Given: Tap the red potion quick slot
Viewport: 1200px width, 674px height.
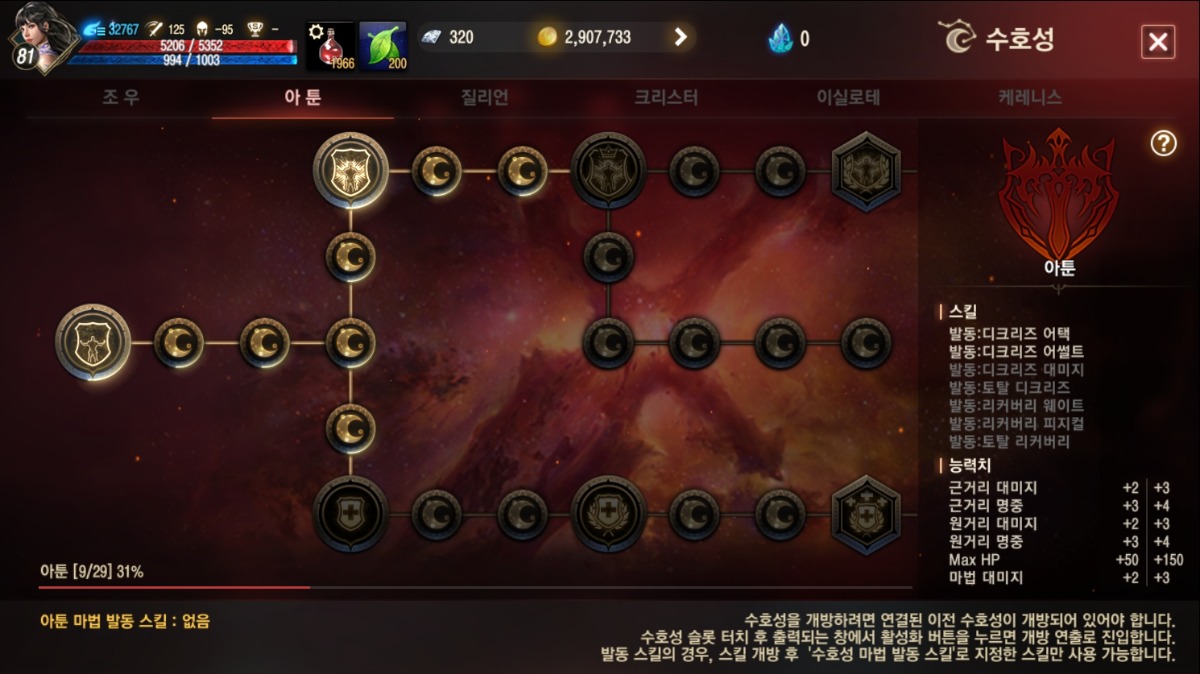Looking at the screenshot, I should 330,46.
